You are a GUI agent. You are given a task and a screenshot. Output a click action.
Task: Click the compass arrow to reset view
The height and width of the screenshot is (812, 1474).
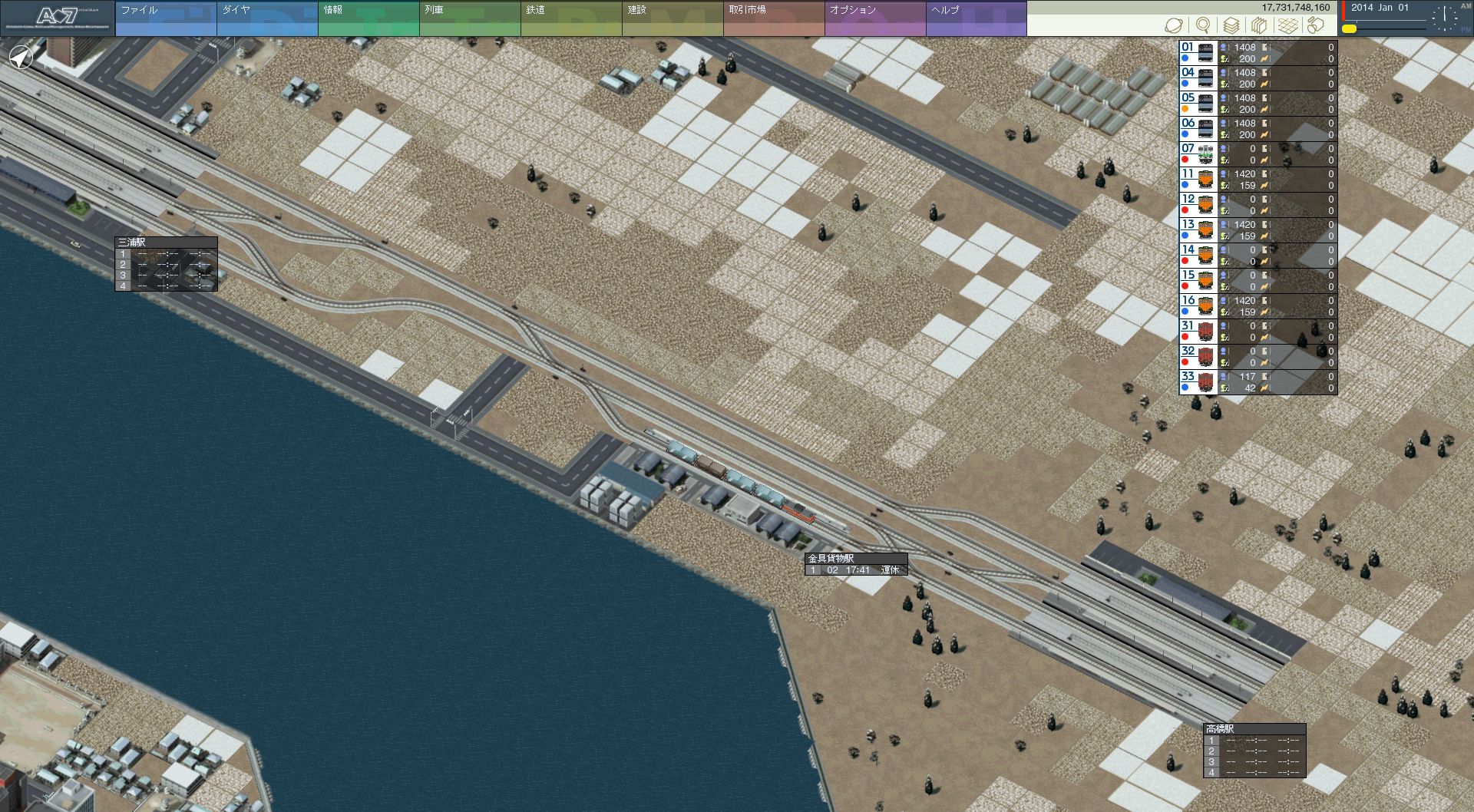(x=21, y=58)
